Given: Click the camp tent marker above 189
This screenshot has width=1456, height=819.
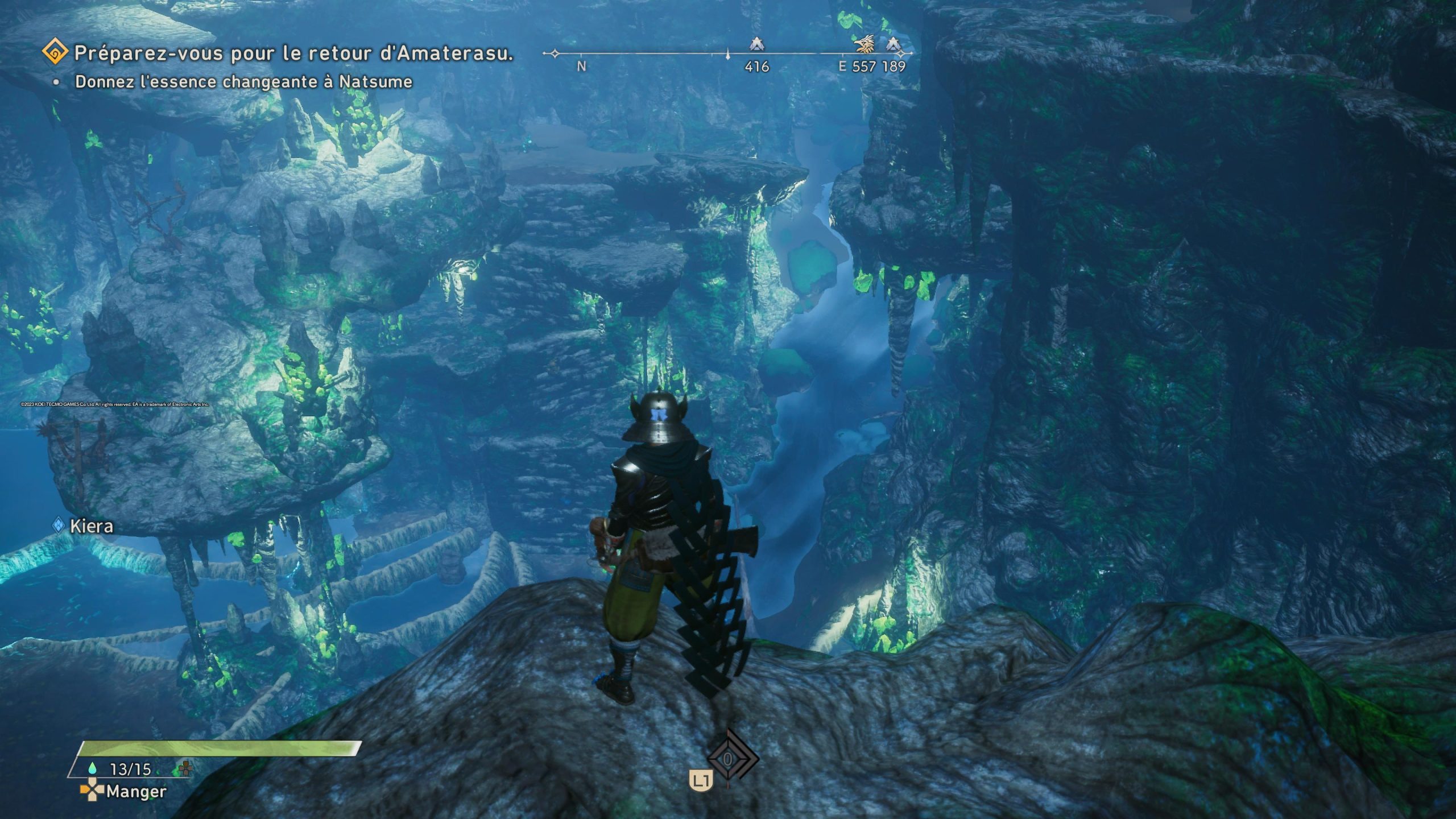Looking at the screenshot, I should click(894, 44).
